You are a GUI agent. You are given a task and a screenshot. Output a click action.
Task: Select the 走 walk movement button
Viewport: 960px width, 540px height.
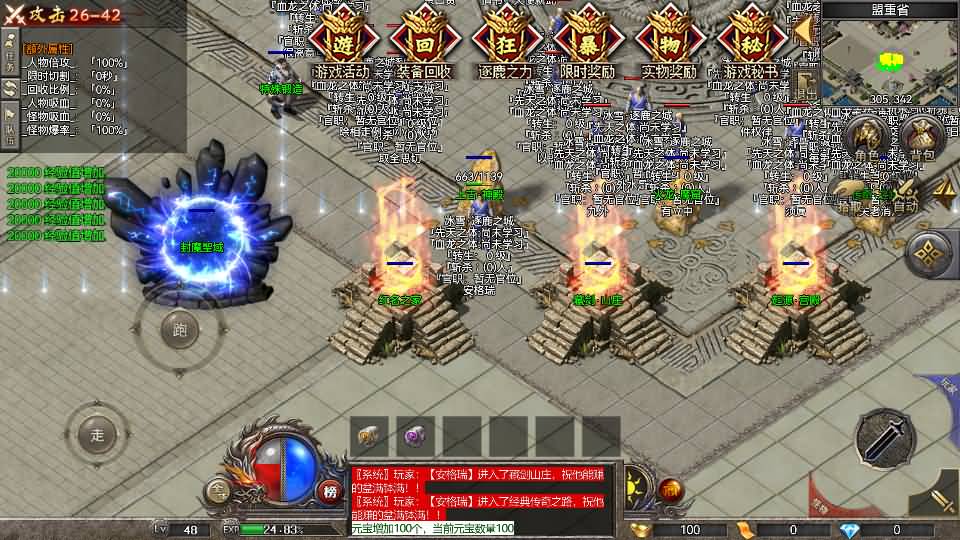pyautogui.click(x=97, y=435)
